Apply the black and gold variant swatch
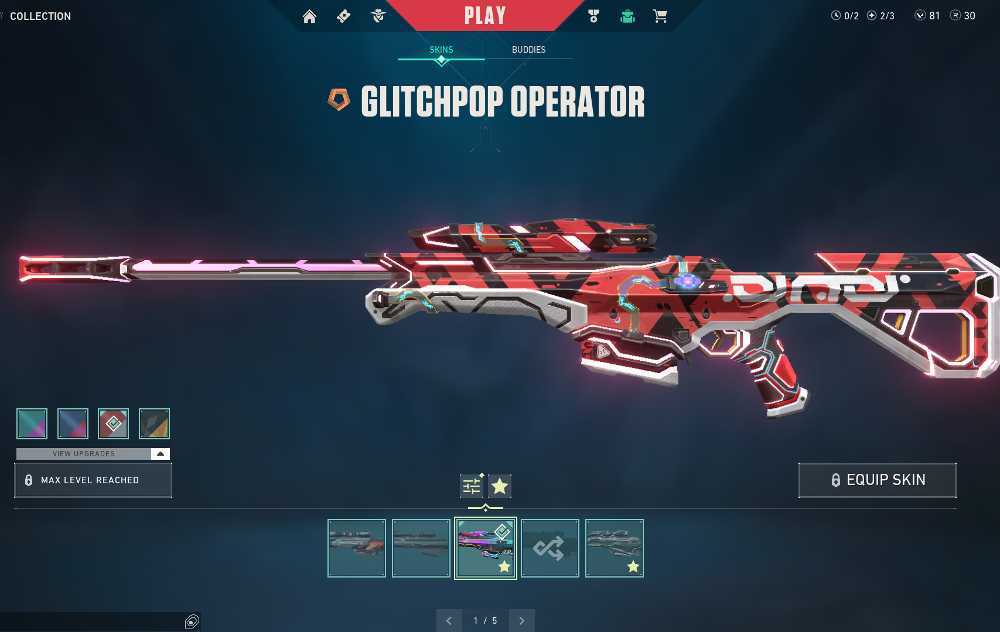This screenshot has height=632, width=1000. tap(154, 423)
